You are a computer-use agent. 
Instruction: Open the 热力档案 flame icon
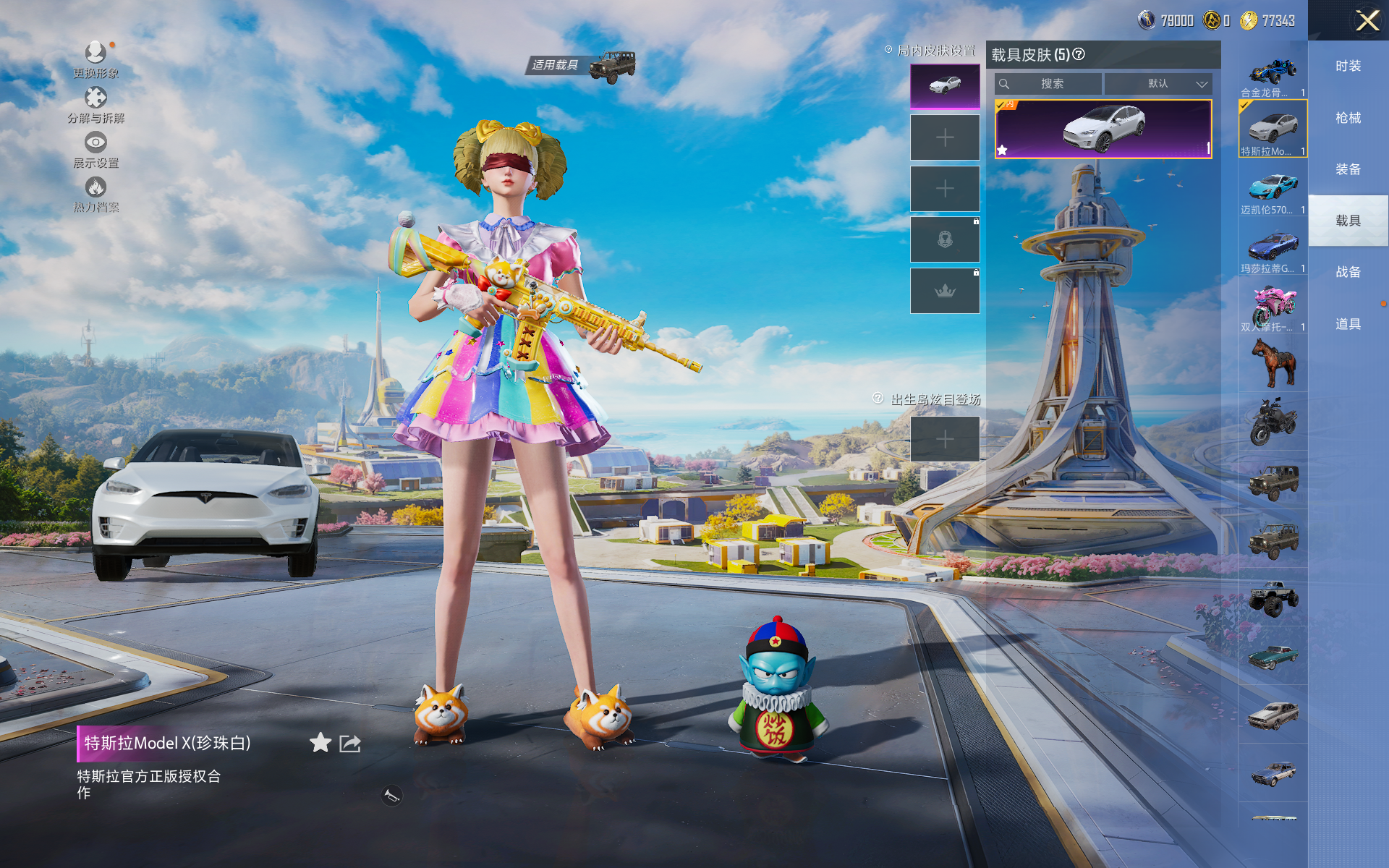point(95,189)
